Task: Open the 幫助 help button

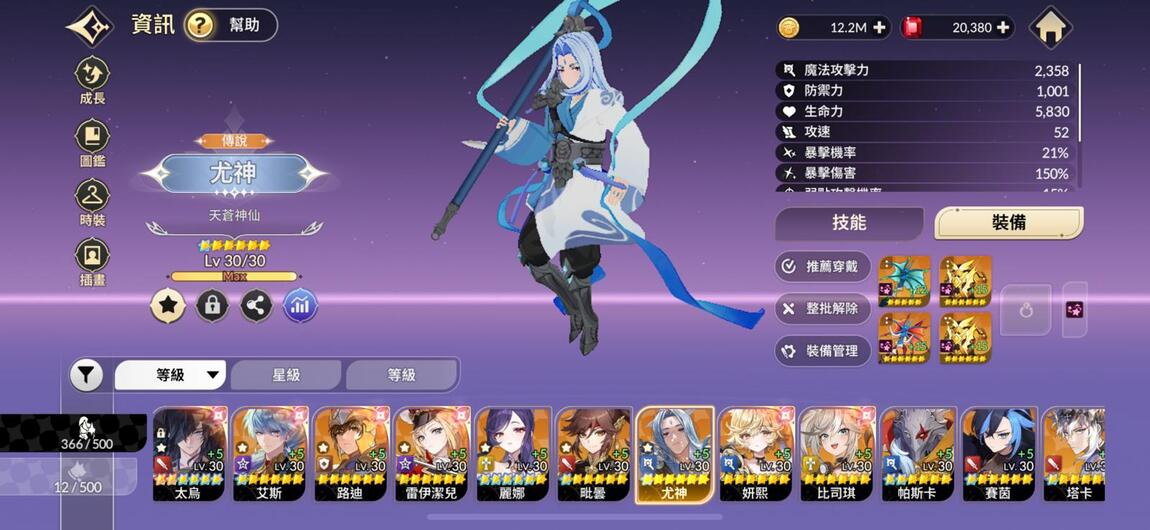Action: pos(231,25)
